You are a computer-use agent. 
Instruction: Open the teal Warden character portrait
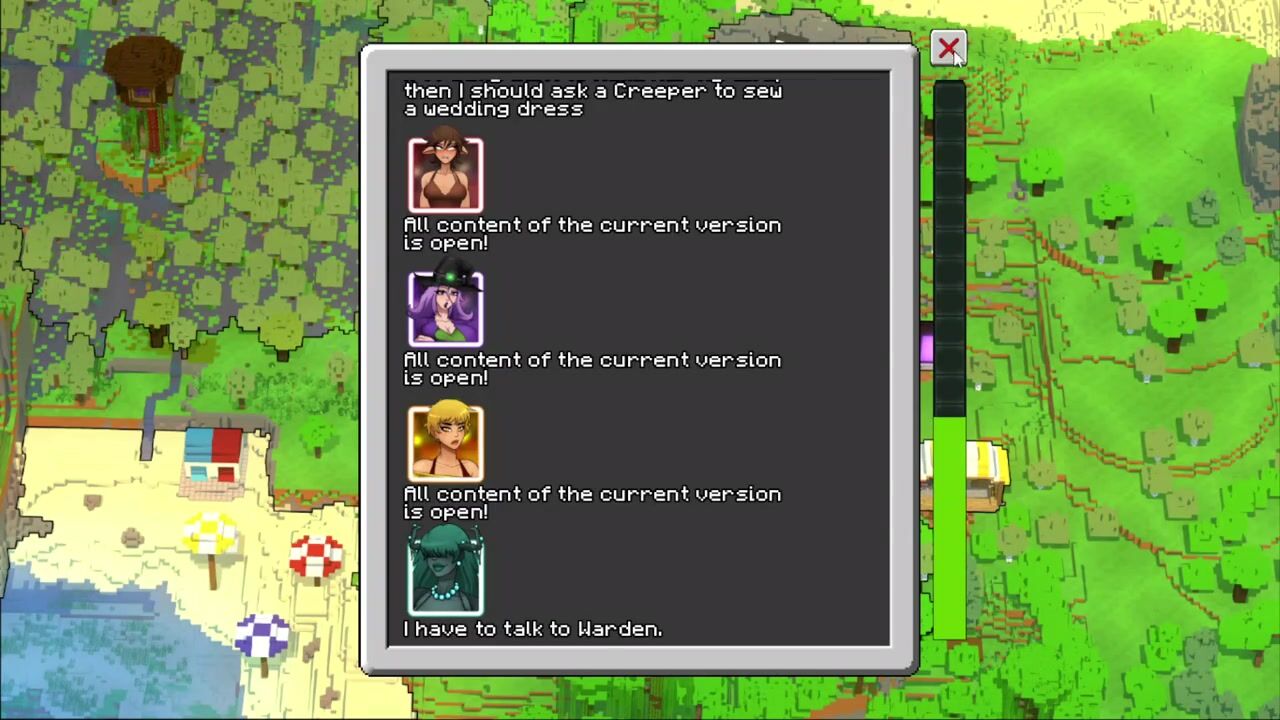click(x=445, y=572)
